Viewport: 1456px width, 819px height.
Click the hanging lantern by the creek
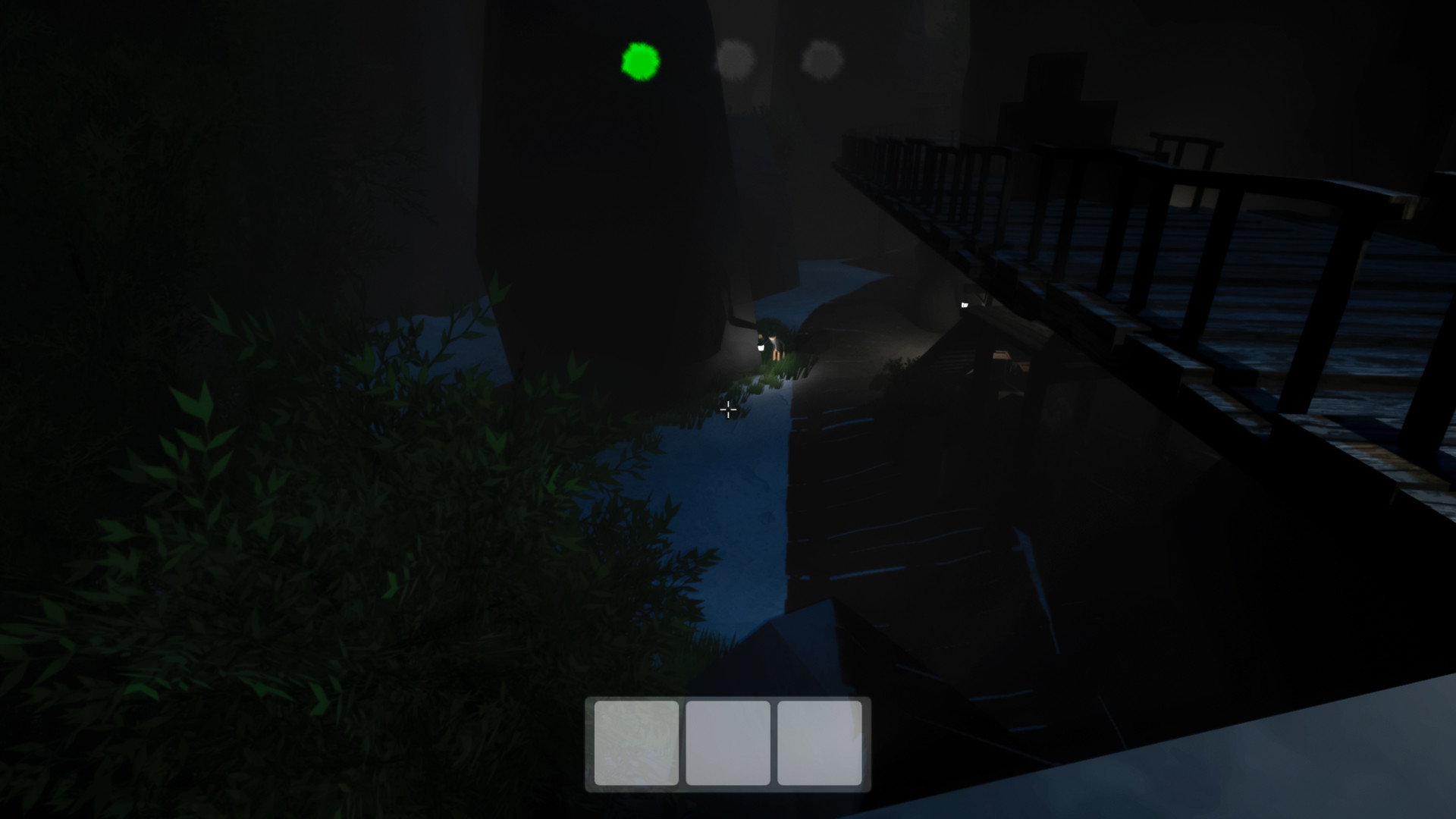click(x=761, y=347)
